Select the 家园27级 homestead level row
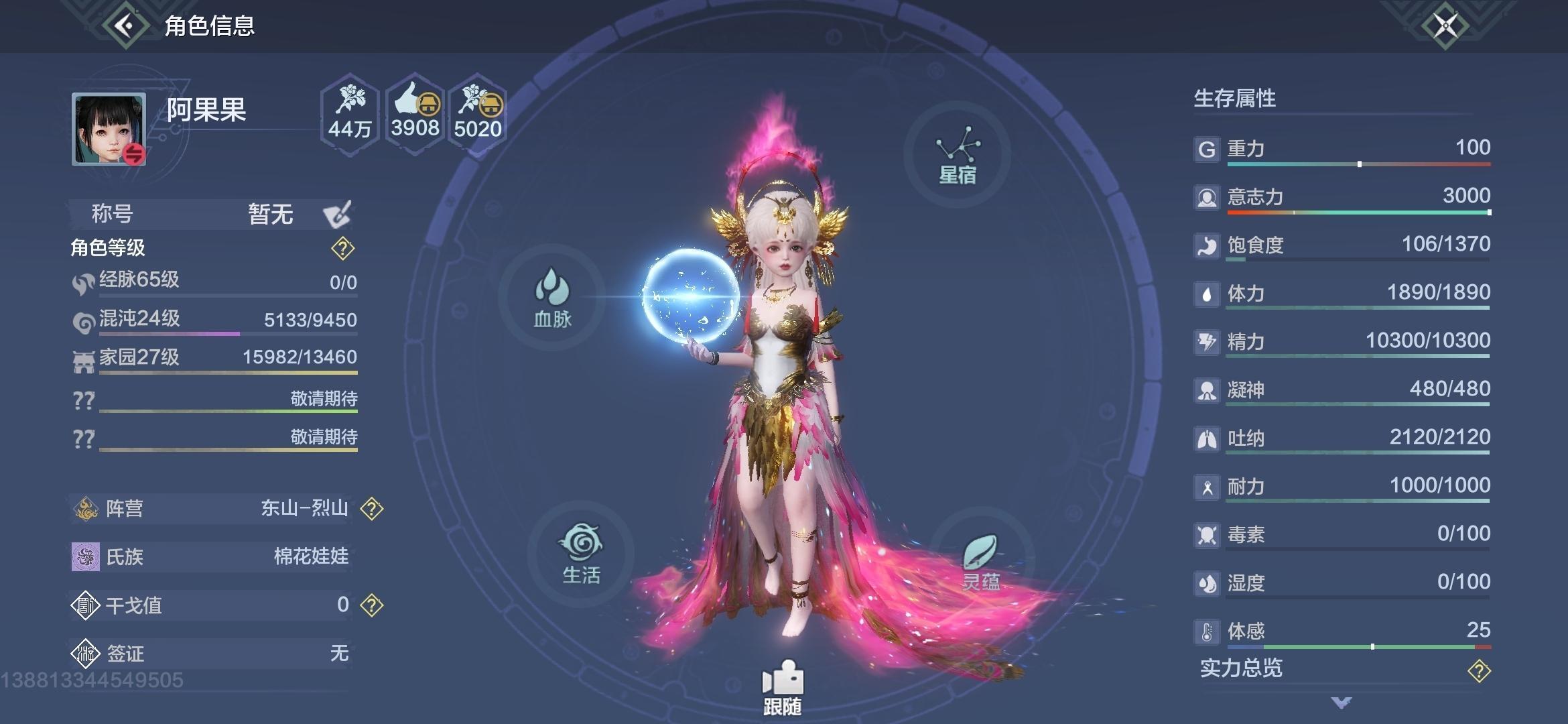Image resolution: width=1568 pixels, height=724 pixels. [x=214, y=358]
